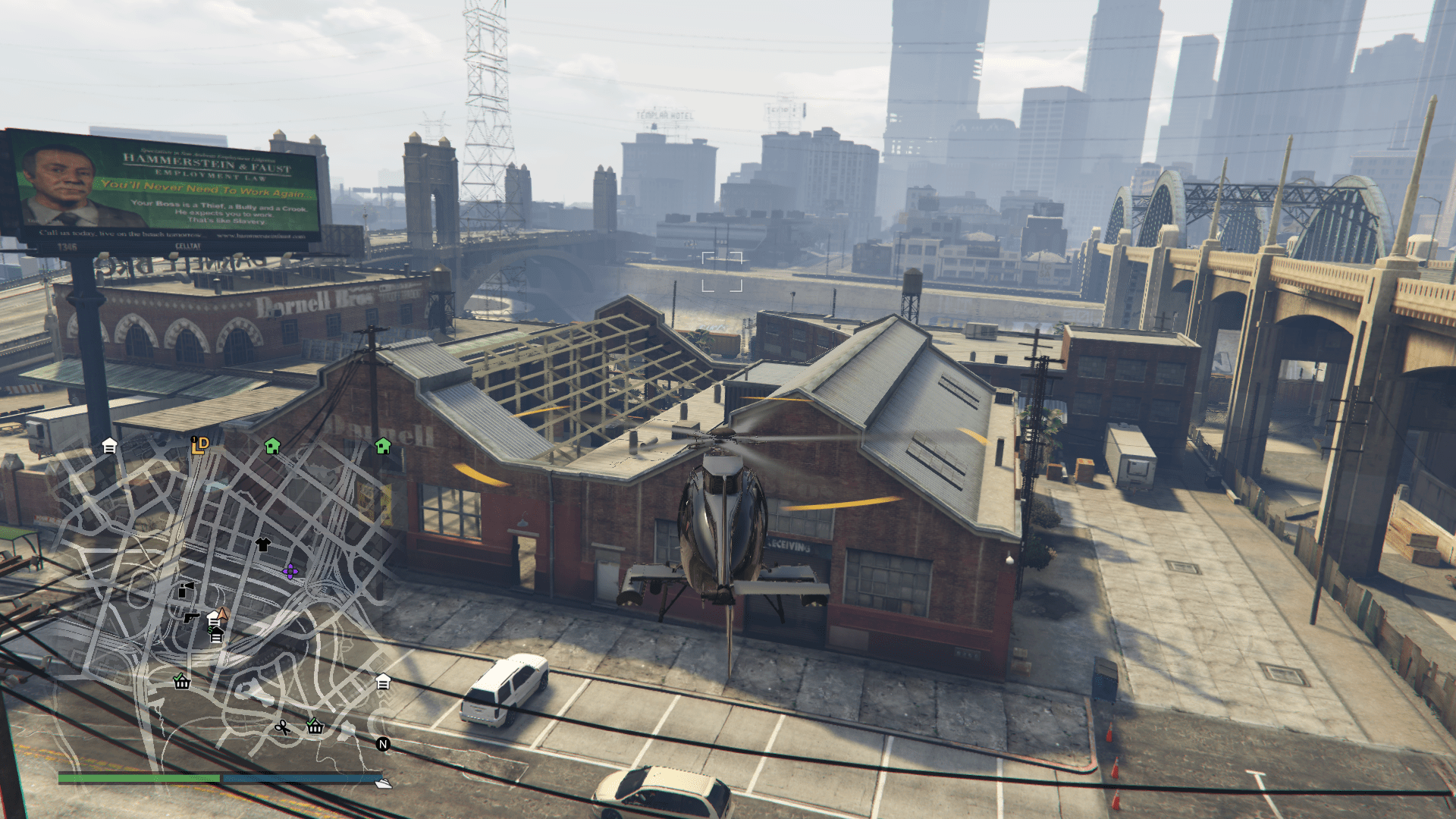Select the purple collectible icon on minimap
This screenshot has height=819, width=1456.
coord(290,571)
